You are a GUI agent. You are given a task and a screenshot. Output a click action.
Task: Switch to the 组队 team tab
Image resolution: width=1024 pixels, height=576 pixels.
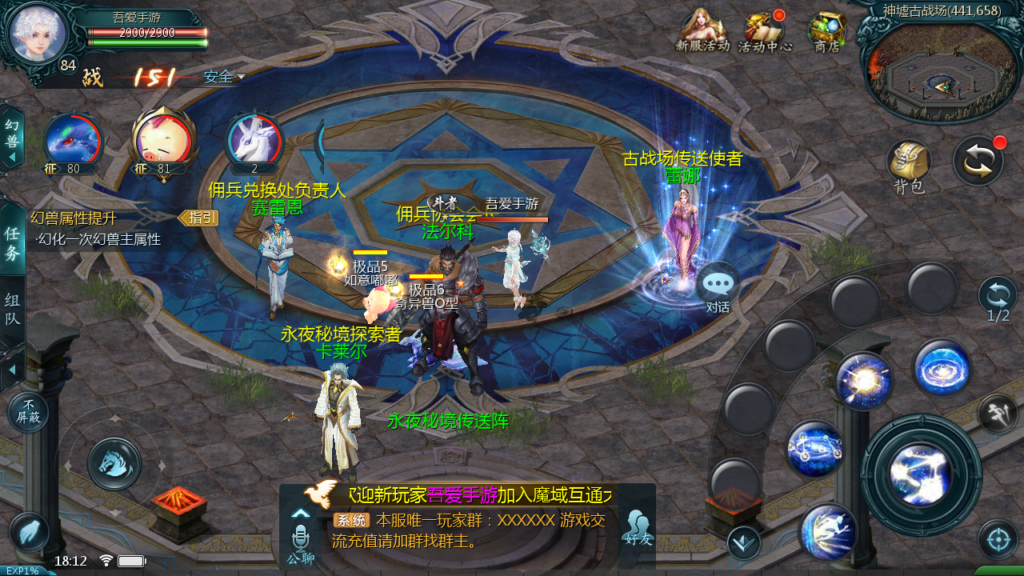point(12,310)
